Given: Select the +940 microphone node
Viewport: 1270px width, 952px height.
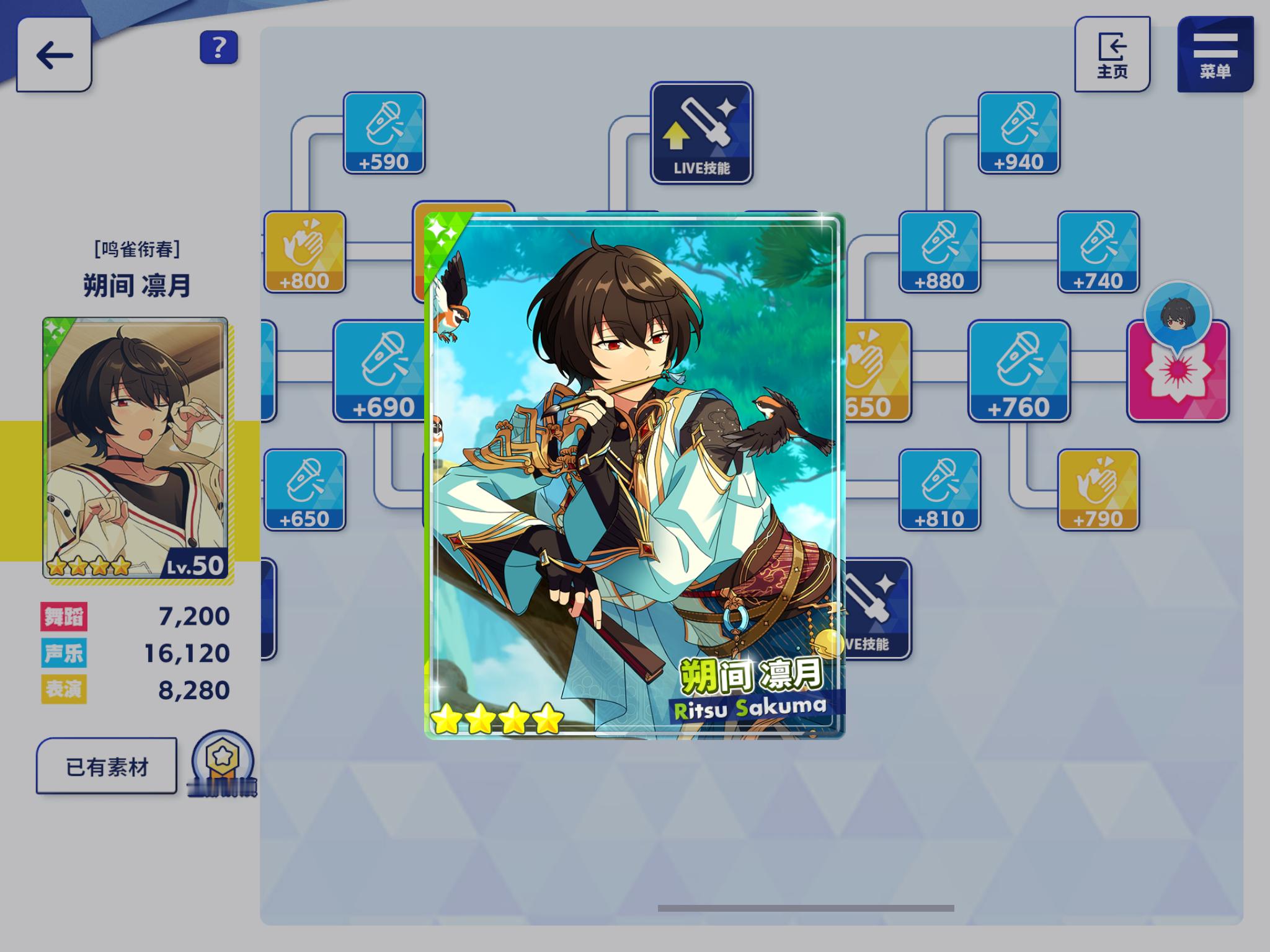Looking at the screenshot, I should click(1019, 133).
